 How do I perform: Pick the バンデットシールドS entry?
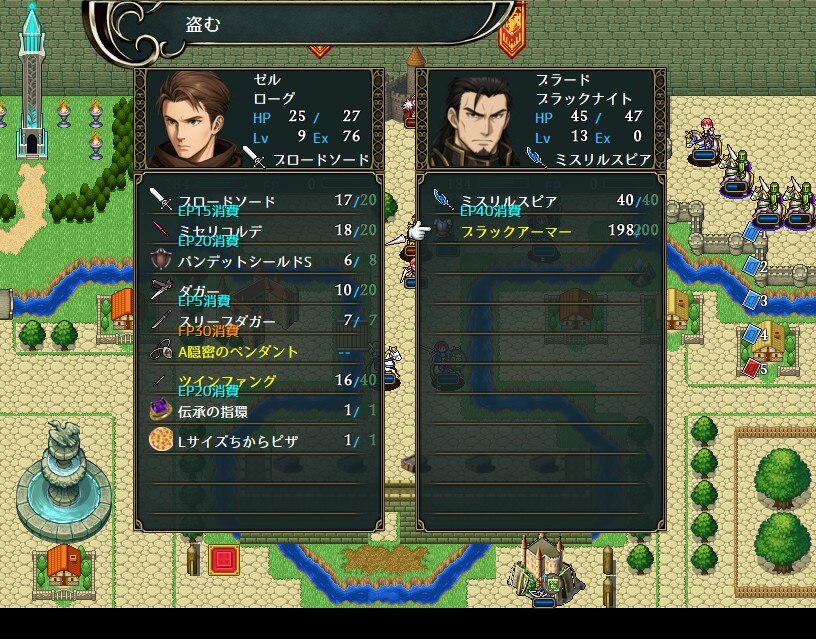pyautogui.click(x=260, y=261)
